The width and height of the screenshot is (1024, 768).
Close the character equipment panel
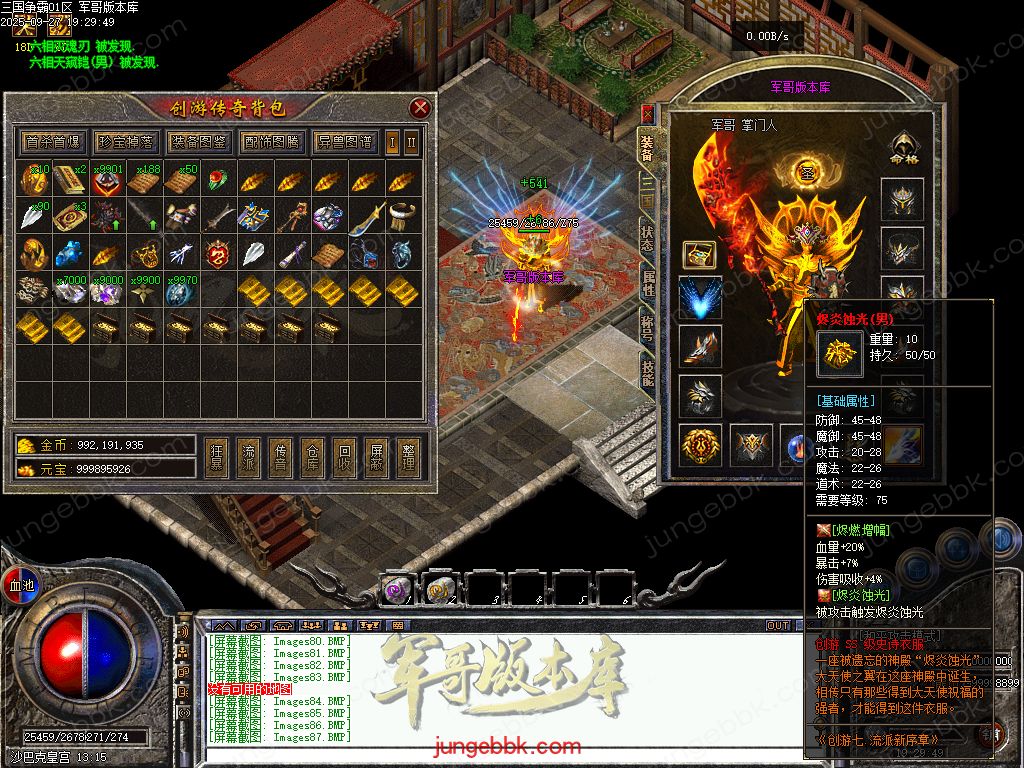click(647, 114)
